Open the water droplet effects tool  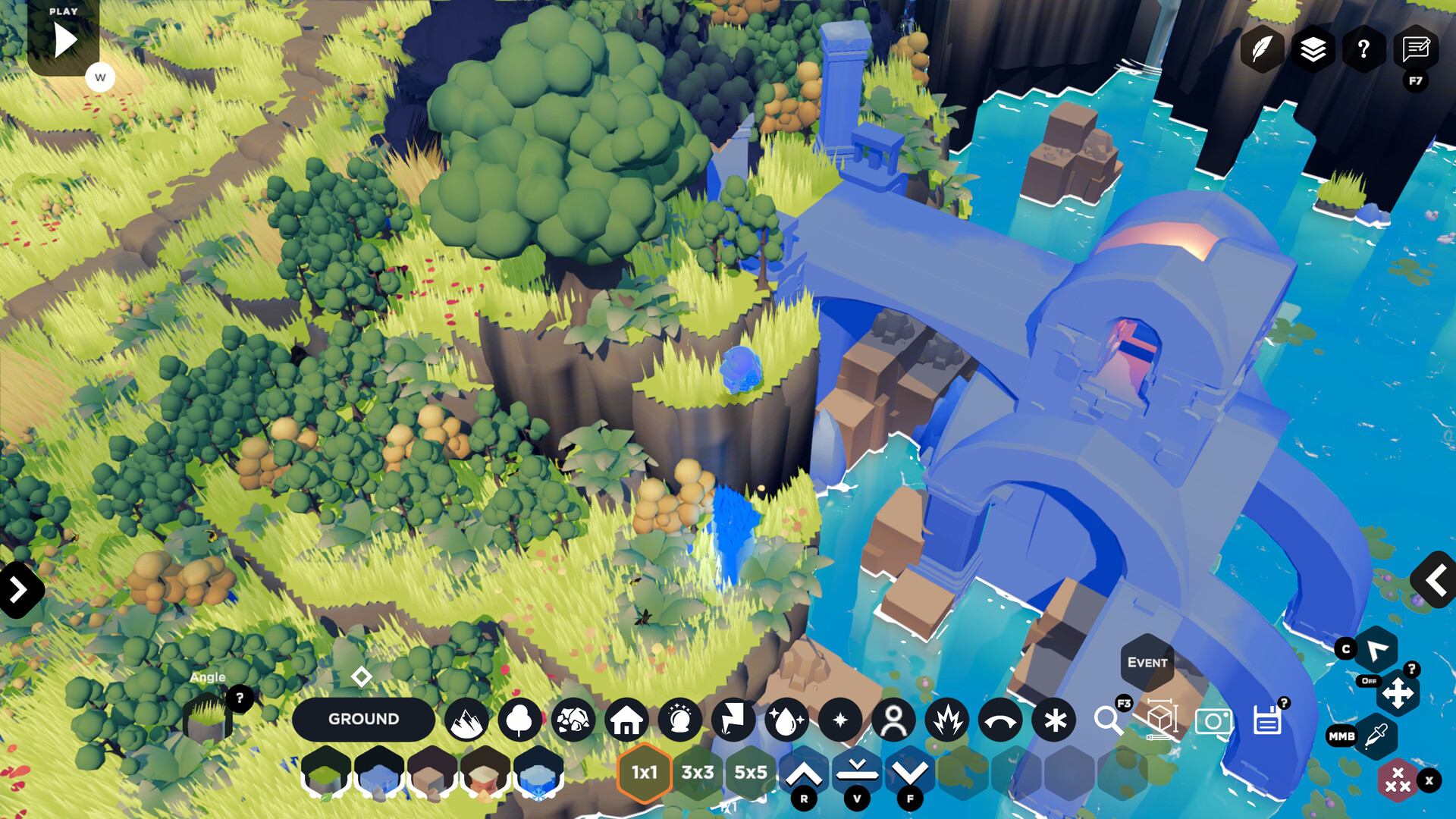click(787, 720)
